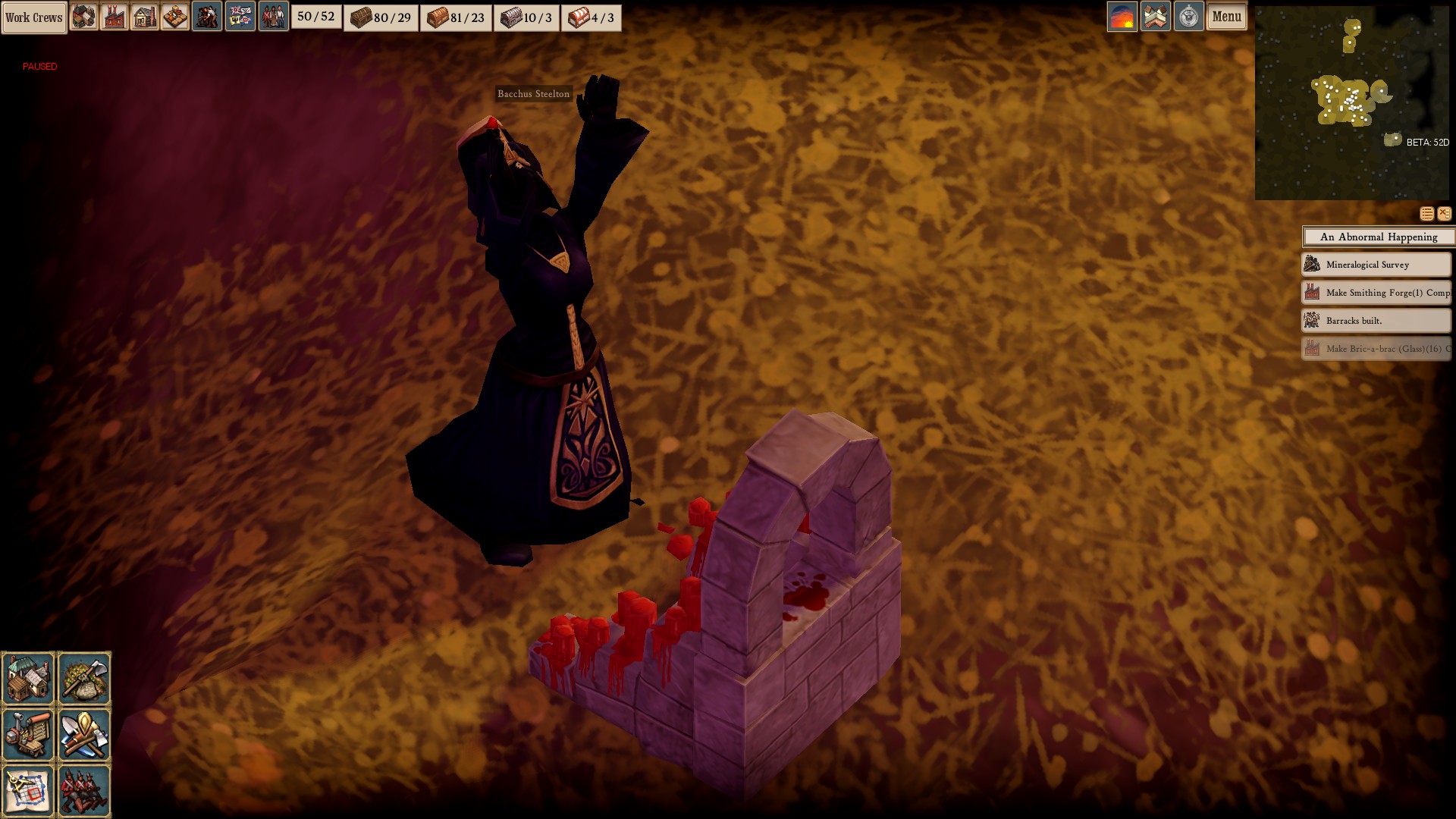
Task: Open the Make Smithing Forge notification
Action: [x=1376, y=293]
